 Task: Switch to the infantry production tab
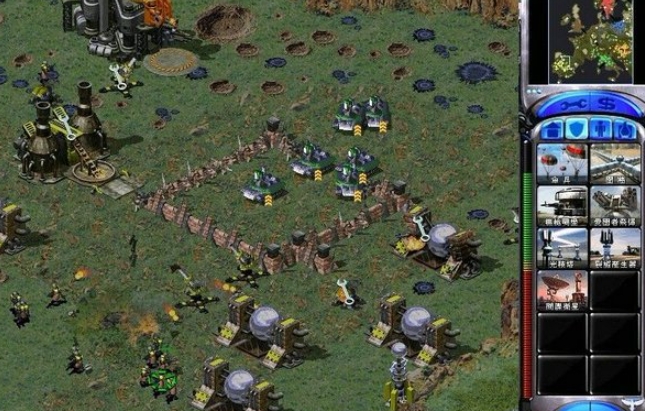tap(603, 129)
